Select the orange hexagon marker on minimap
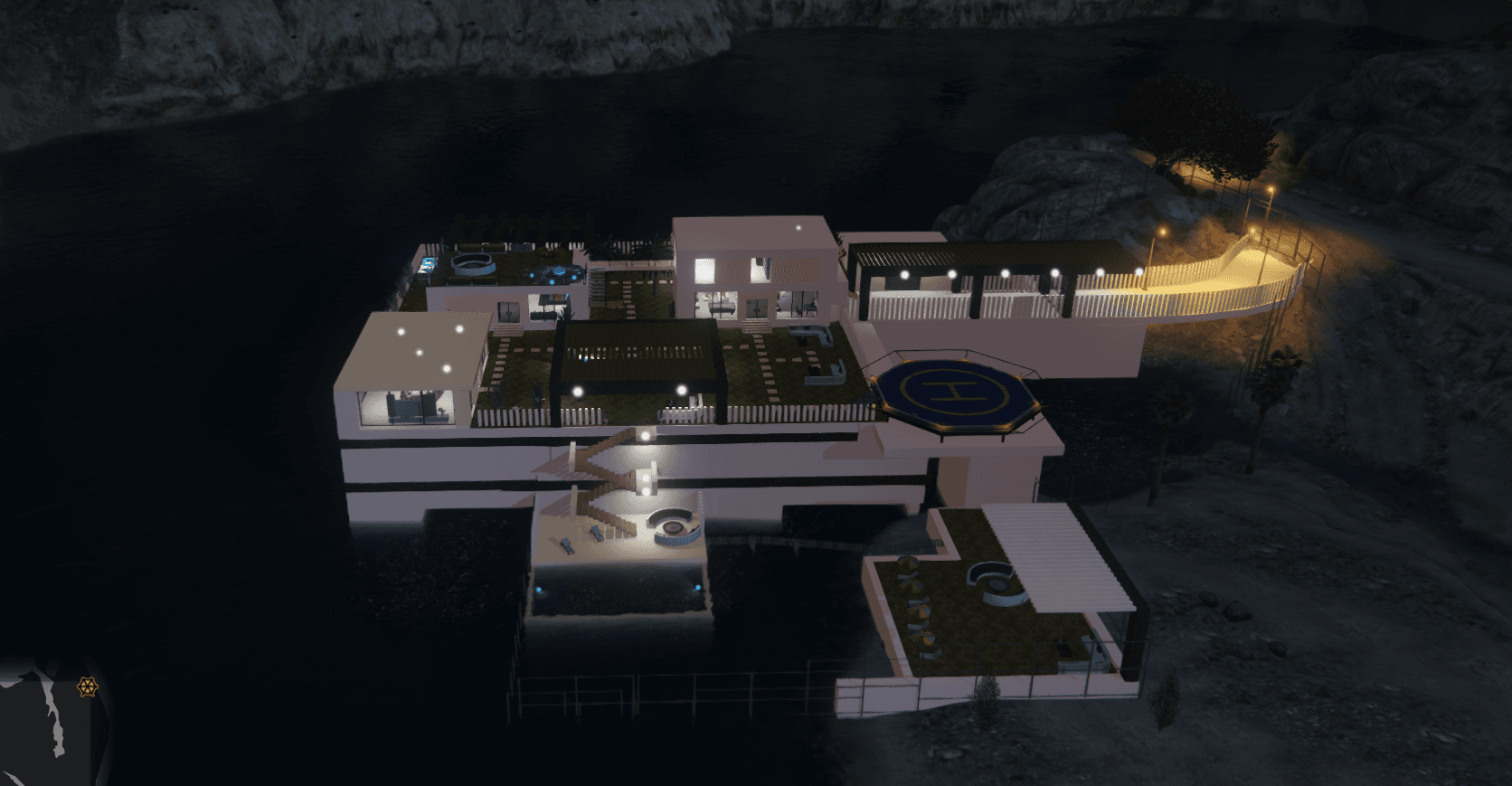The height and width of the screenshot is (786, 1512). pyautogui.click(x=87, y=687)
